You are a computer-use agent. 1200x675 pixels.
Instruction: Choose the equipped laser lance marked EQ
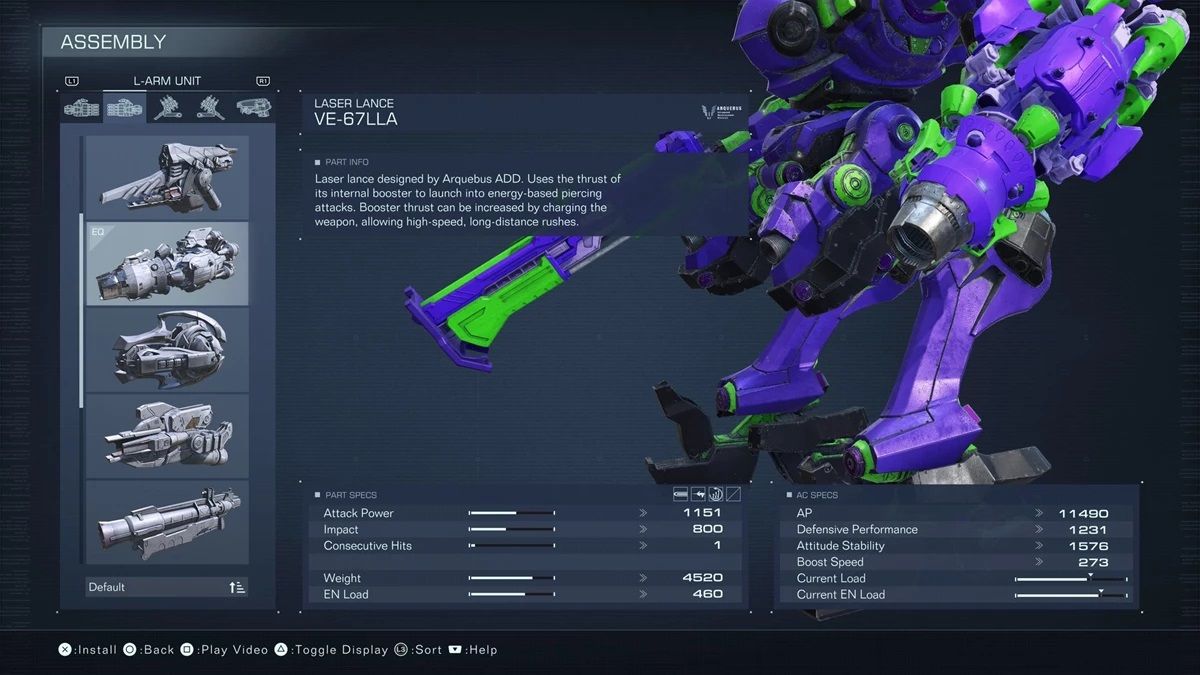pyautogui.click(x=167, y=263)
